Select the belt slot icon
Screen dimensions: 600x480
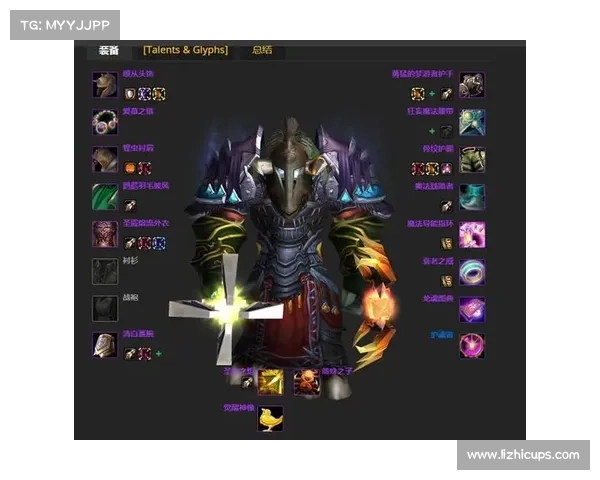[472, 122]
